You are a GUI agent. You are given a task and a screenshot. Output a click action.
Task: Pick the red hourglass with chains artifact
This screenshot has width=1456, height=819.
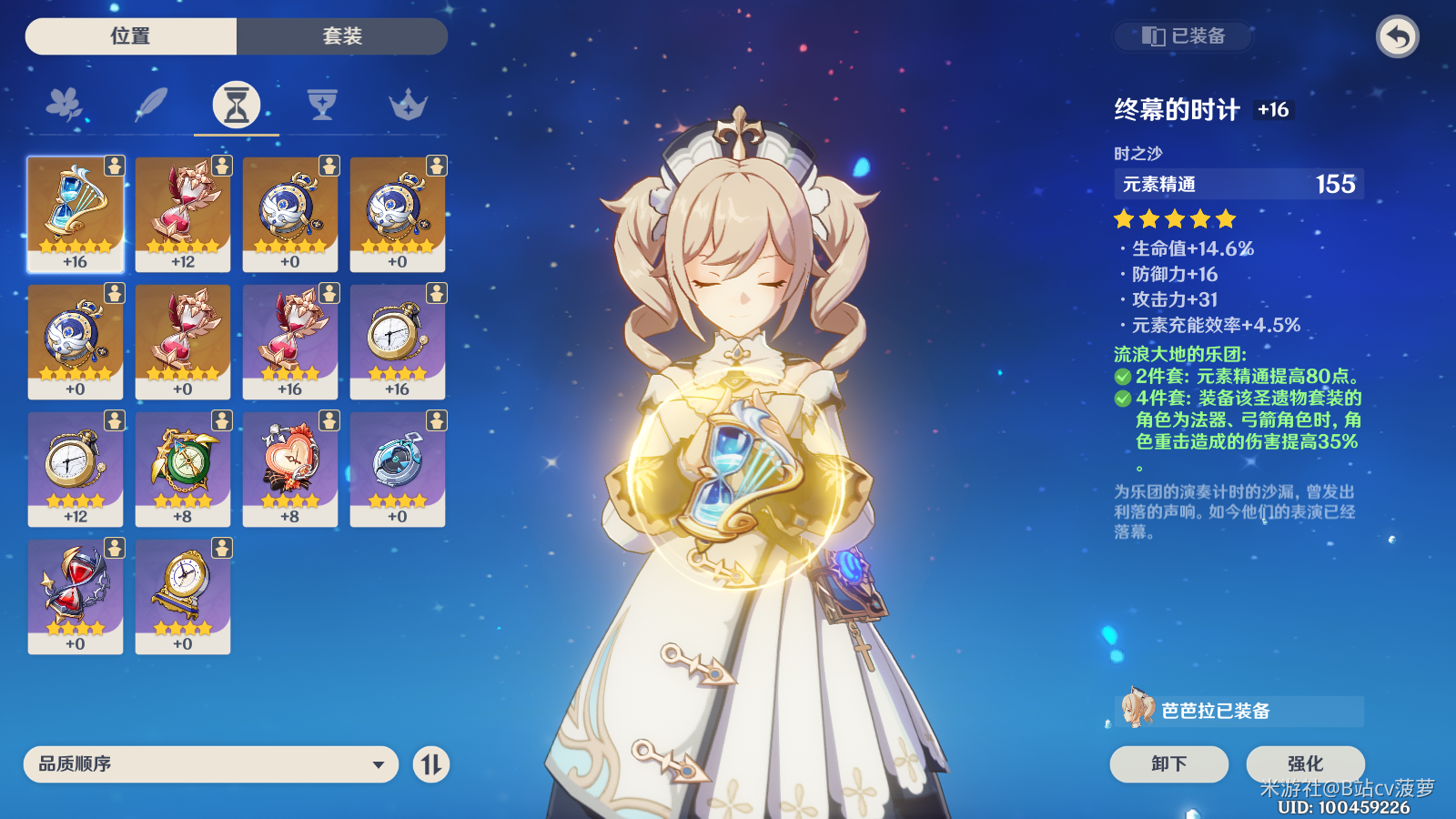coord(76,596)
